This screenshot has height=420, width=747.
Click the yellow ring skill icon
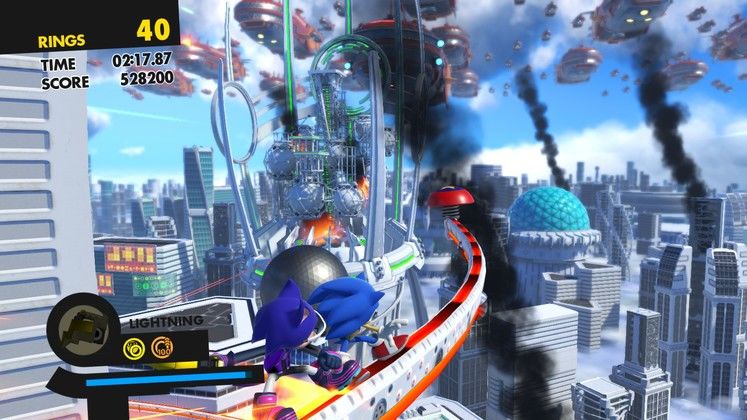[134, 348]
